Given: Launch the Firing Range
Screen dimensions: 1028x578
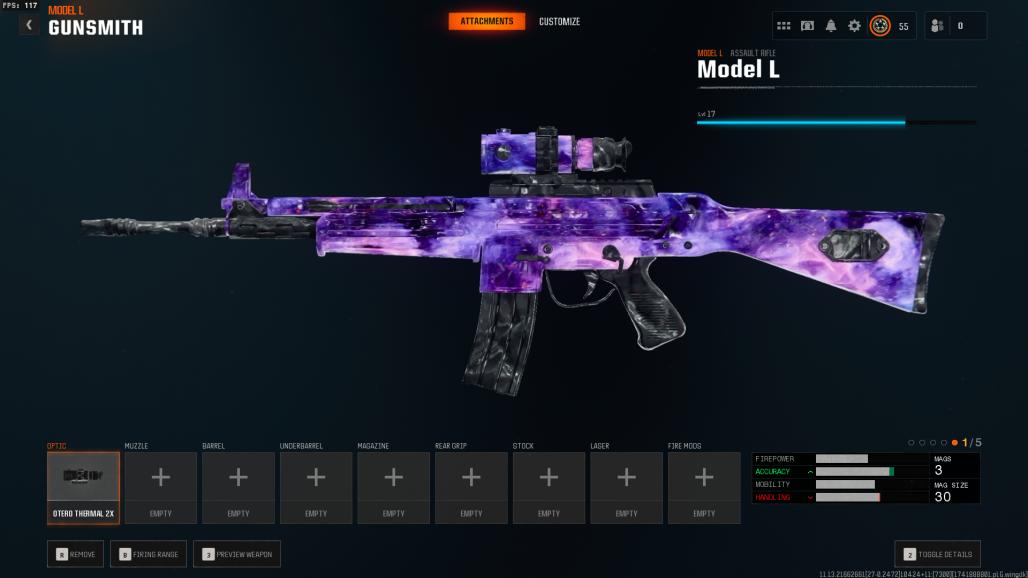Looking at the screenshot, I should pyautogui.click(x=148, y=554).
